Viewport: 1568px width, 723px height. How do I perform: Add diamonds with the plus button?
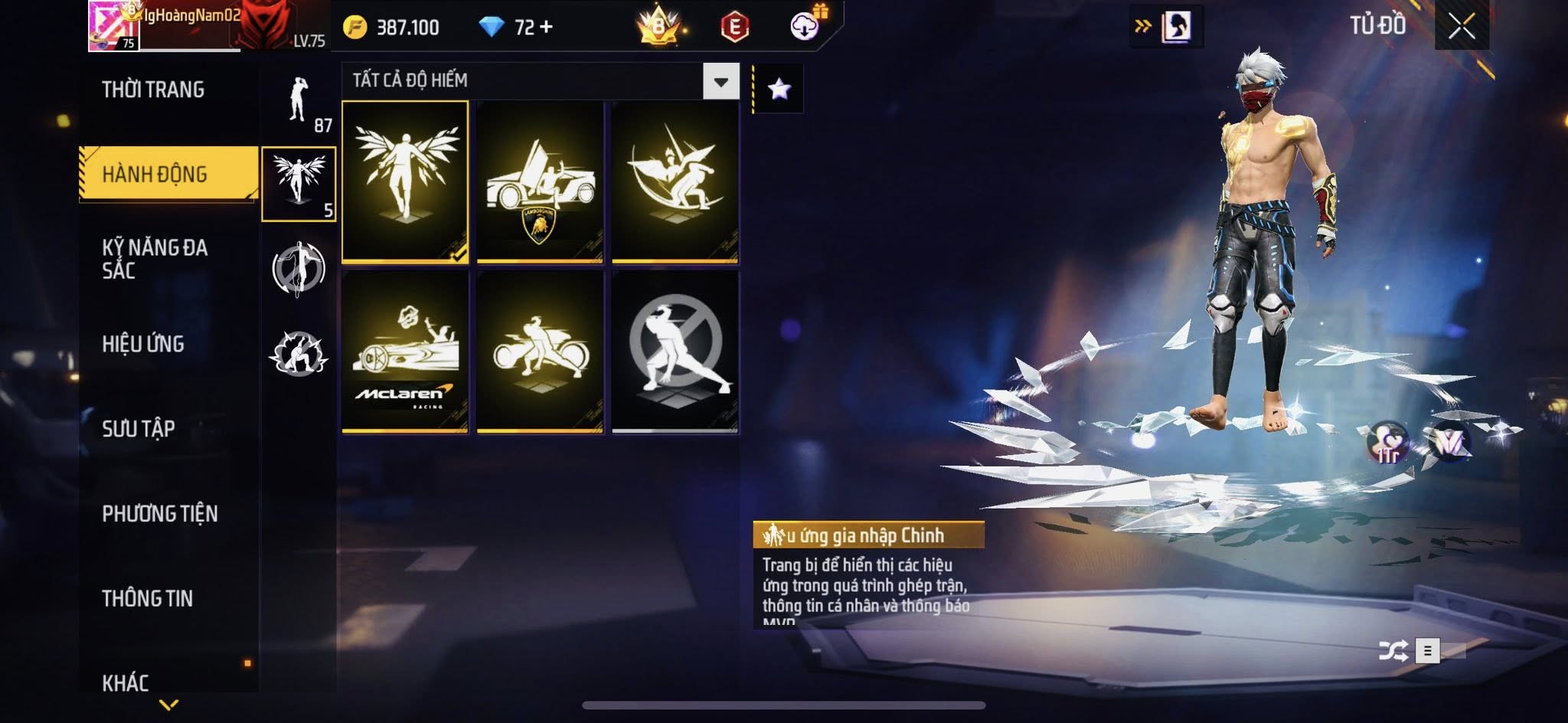[546, 28]
